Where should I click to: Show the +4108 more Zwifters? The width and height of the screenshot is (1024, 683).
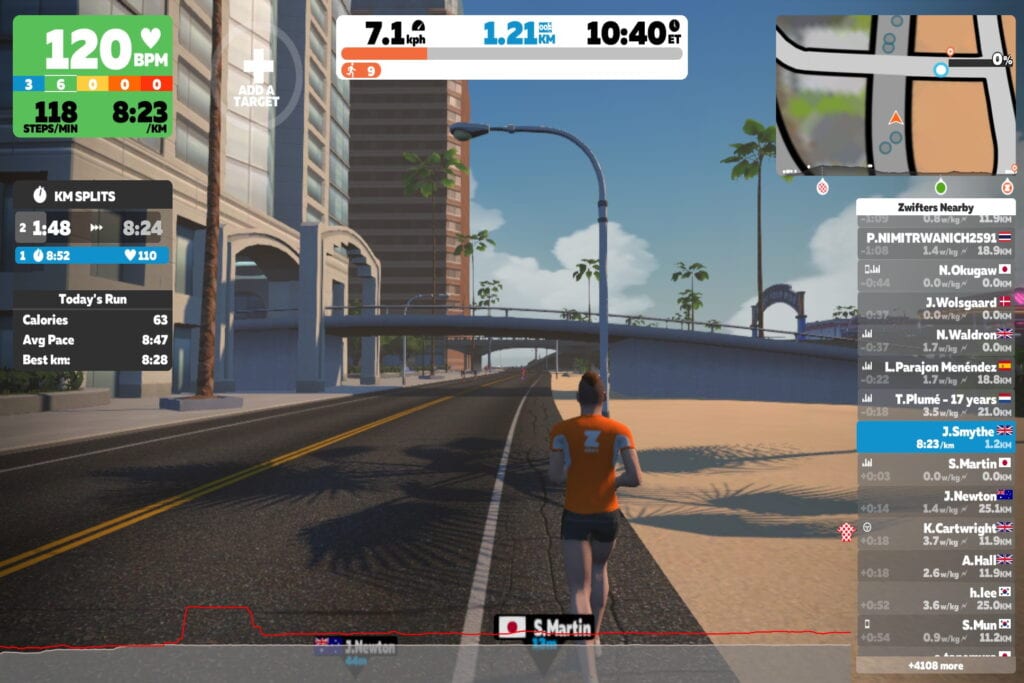(x=935, y=665)
